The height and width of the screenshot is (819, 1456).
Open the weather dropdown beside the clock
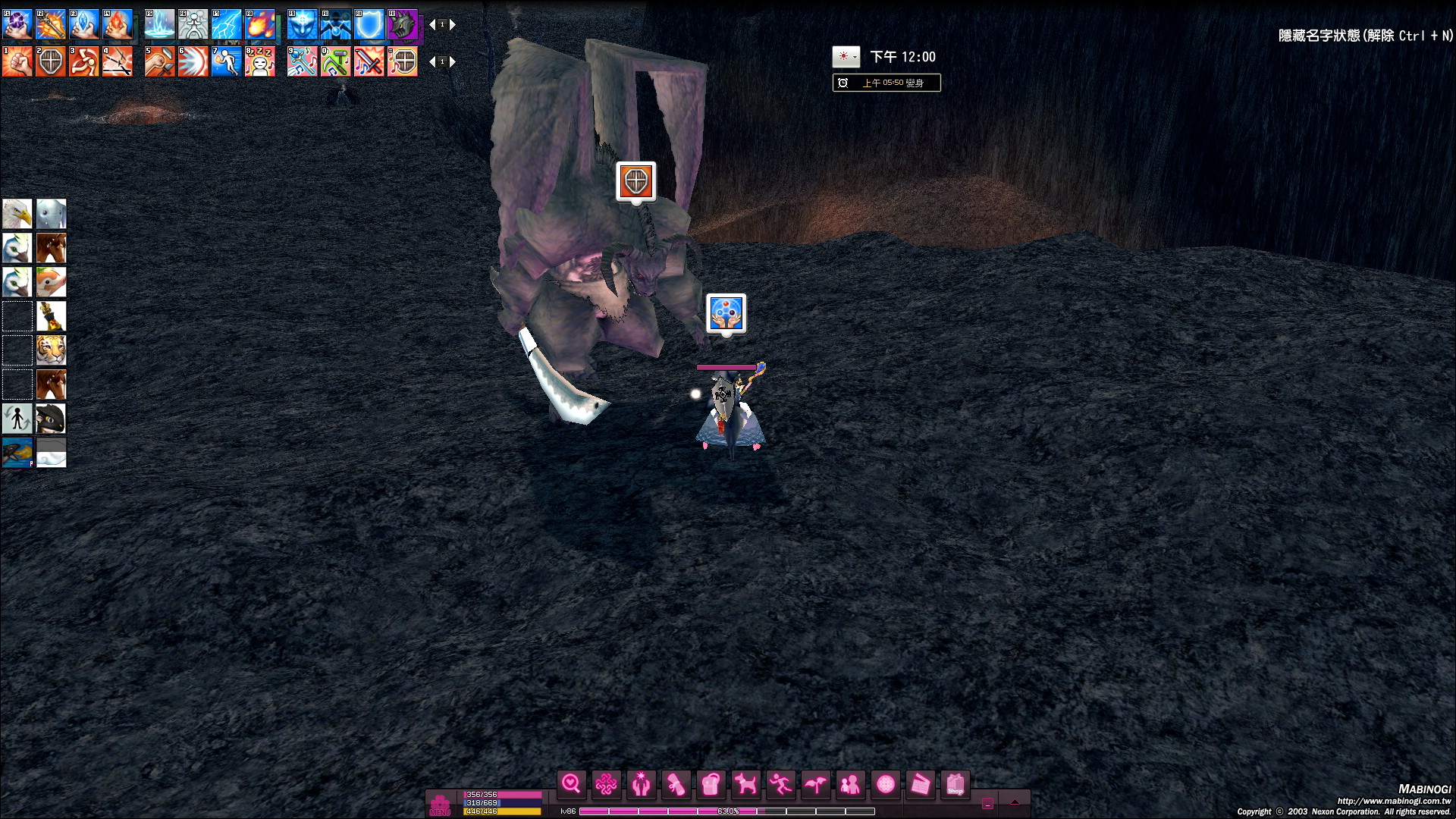pos(846,57)
